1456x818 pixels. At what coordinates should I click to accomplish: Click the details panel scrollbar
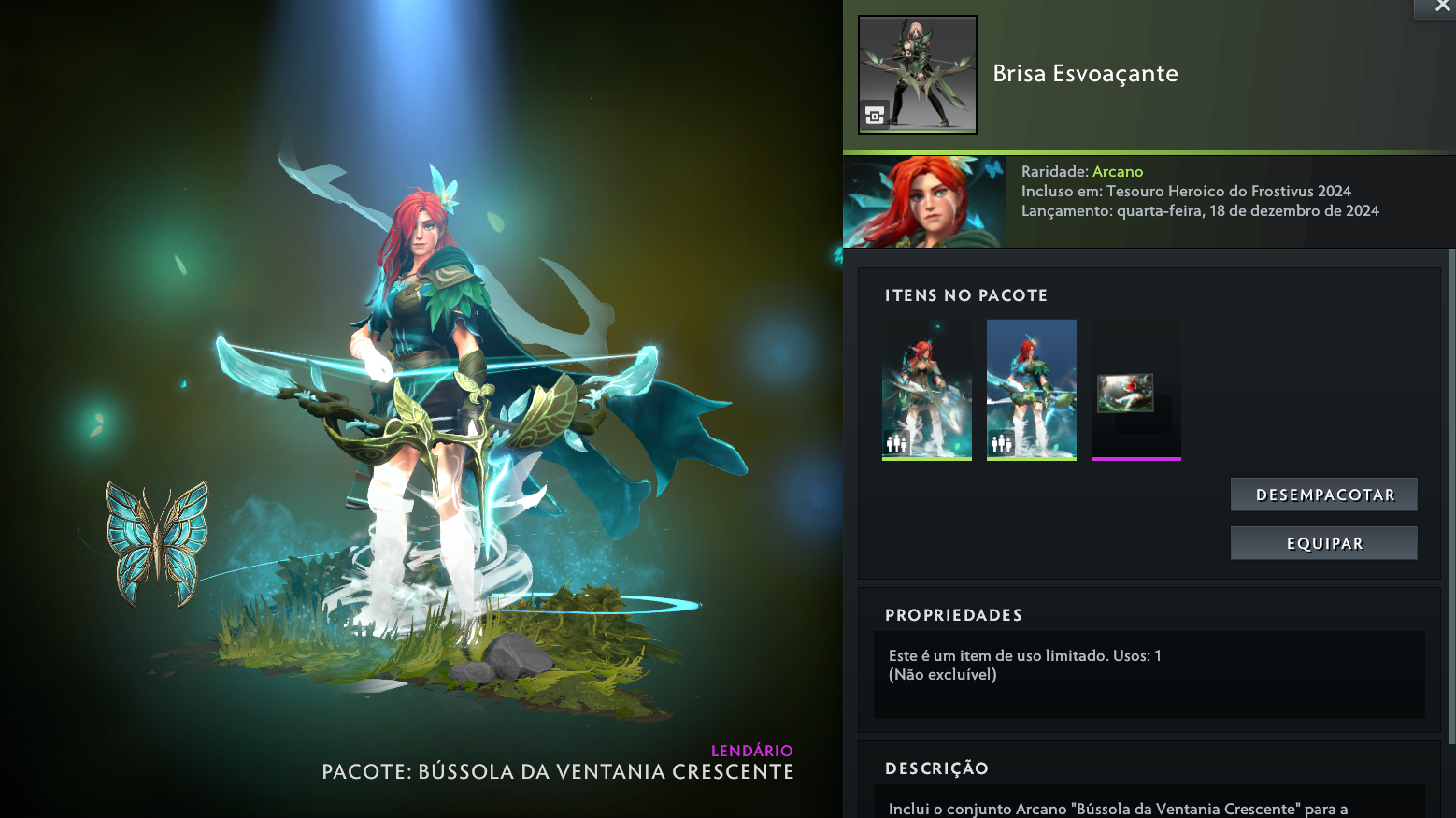(1450, 495)
